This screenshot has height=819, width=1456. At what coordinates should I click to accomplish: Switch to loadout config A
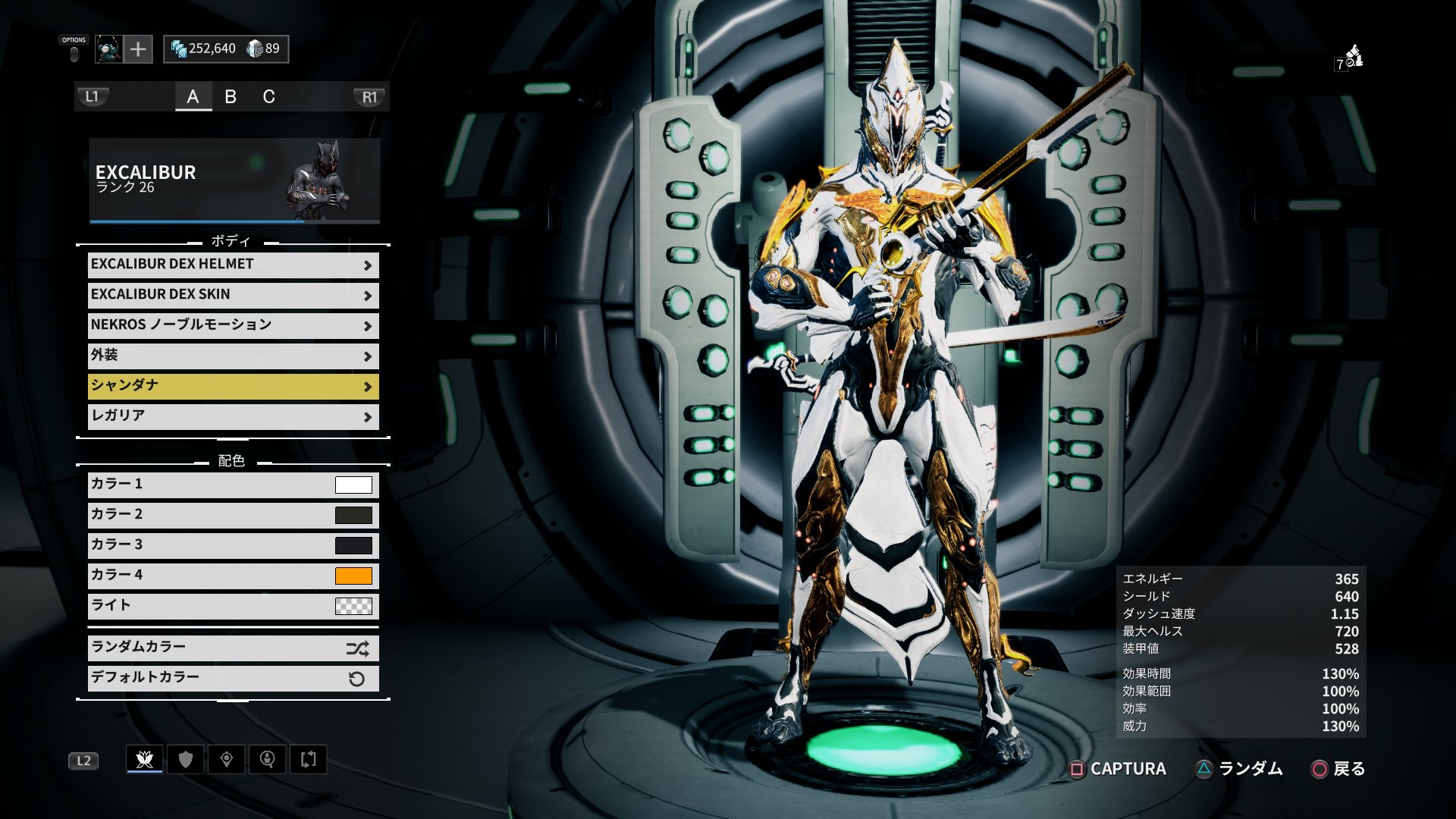pyautogui.click(x=194, y=96)
